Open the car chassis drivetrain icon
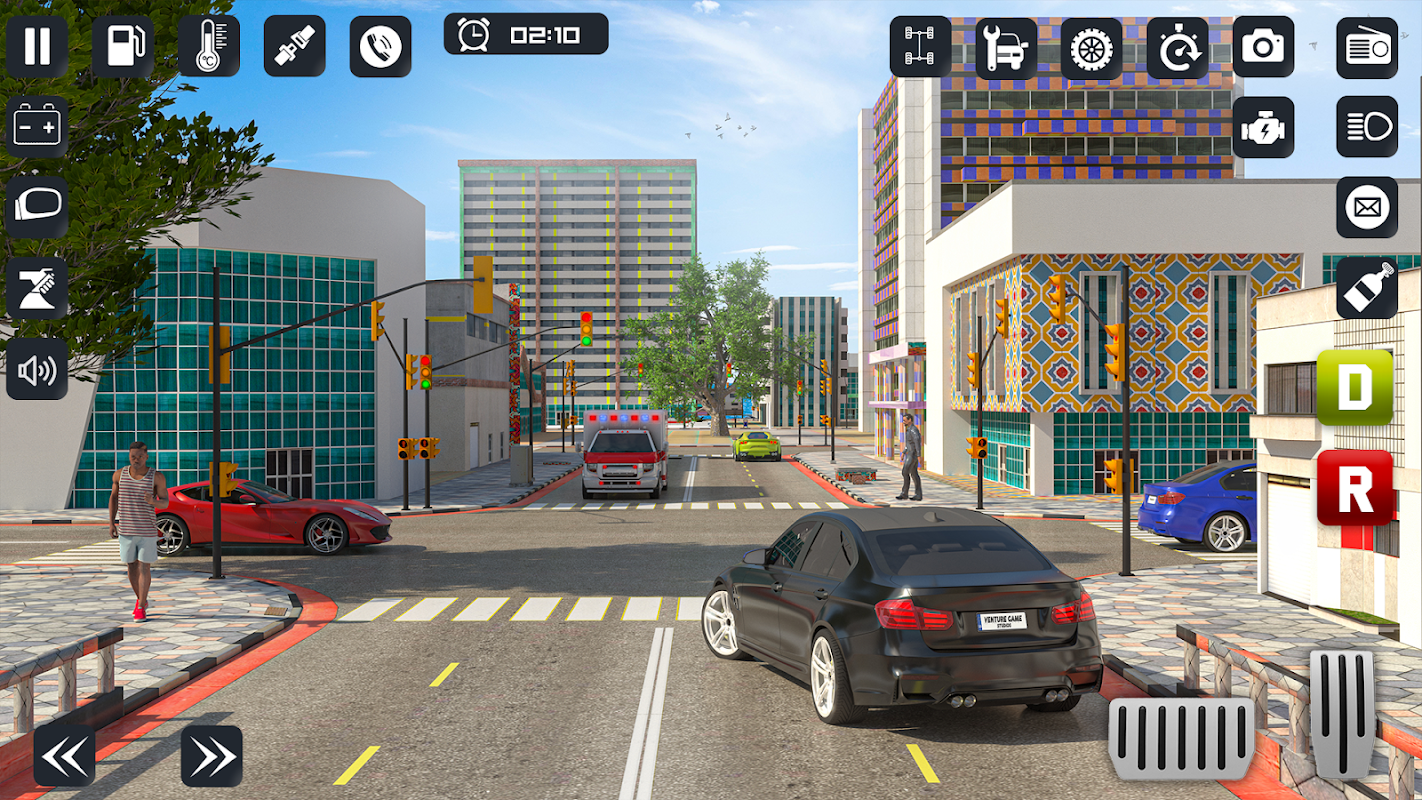This screenshot has height=800, width=1422. coord(920,47)
